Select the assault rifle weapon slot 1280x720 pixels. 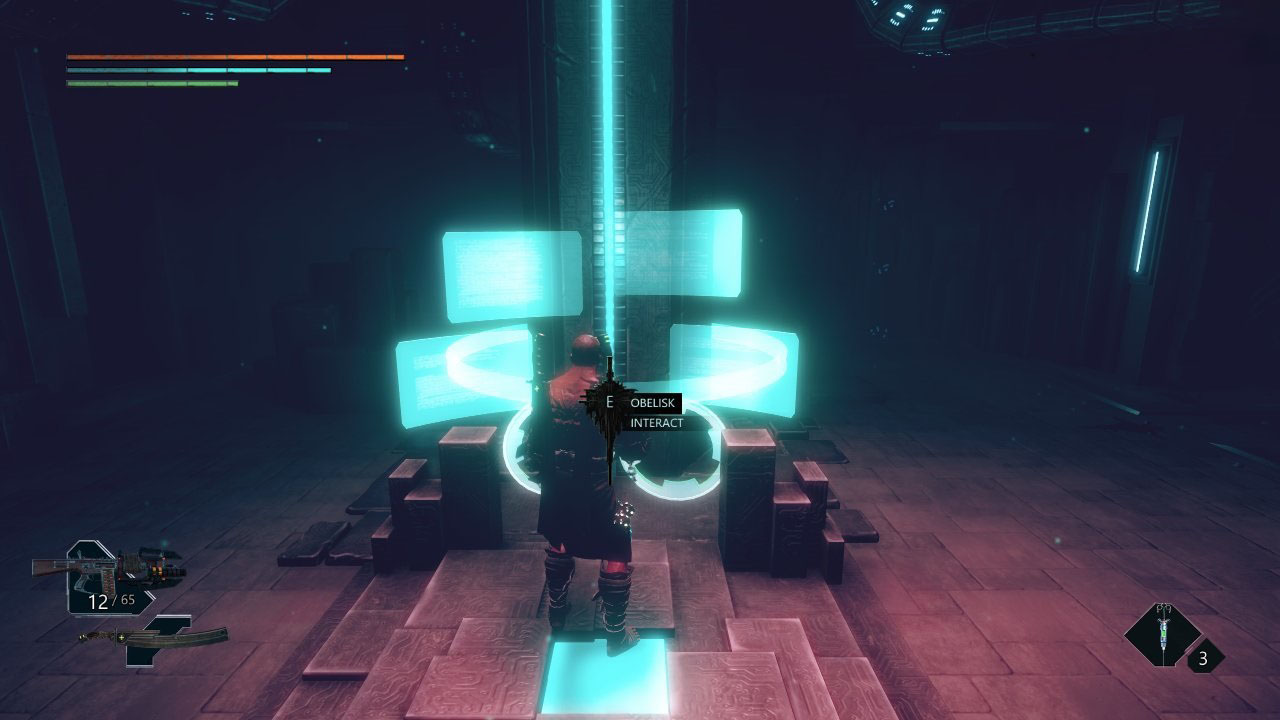point(108,570)
